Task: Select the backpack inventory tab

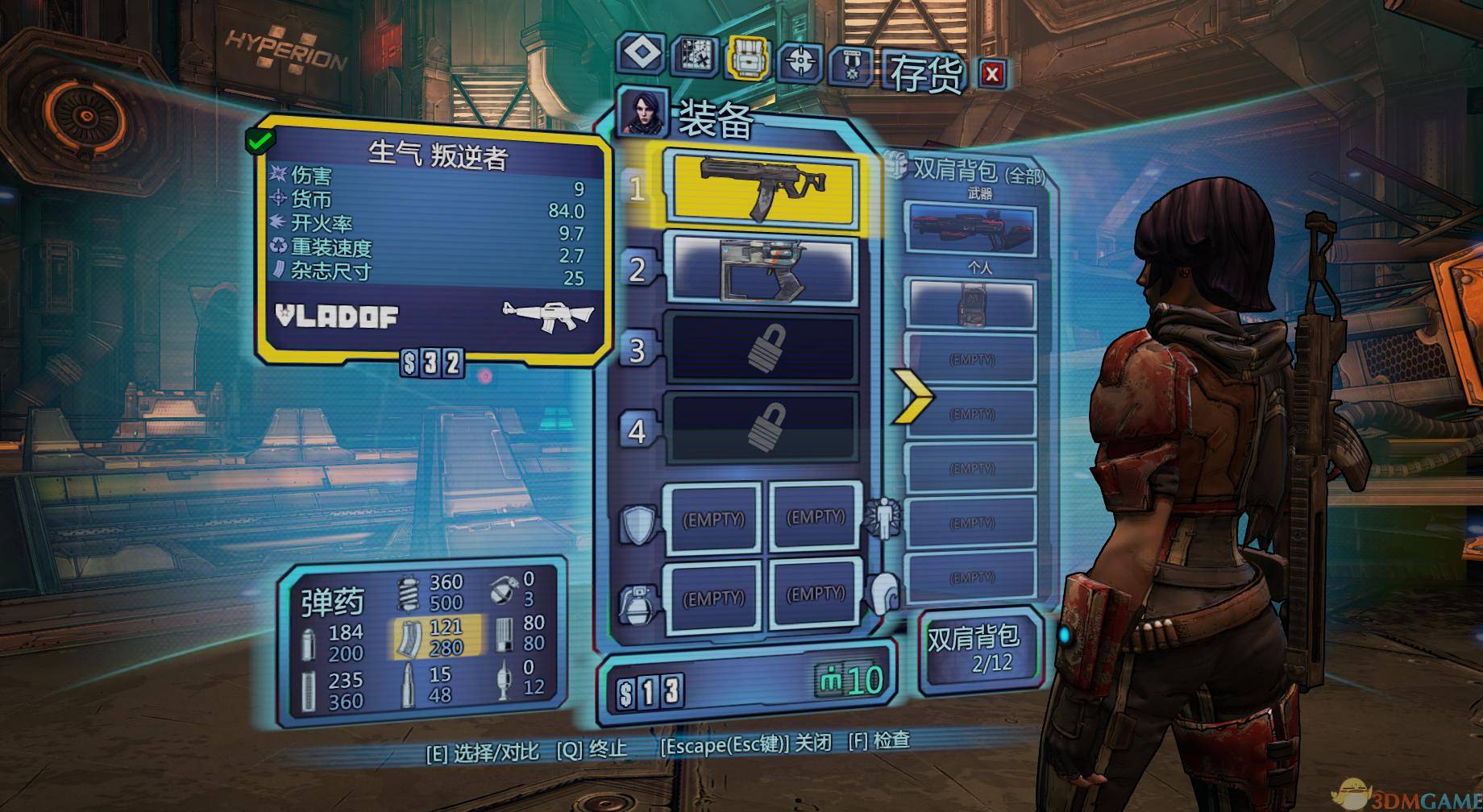Action: (x=747, y=58)
